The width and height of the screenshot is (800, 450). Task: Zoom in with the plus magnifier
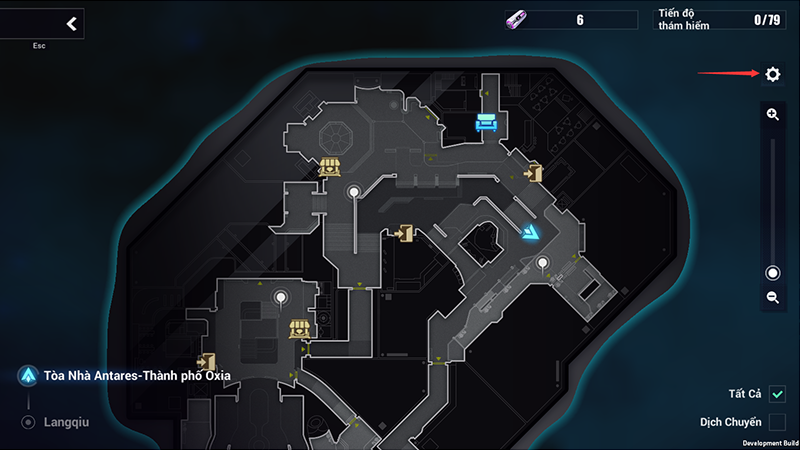(x=772, y=115)
